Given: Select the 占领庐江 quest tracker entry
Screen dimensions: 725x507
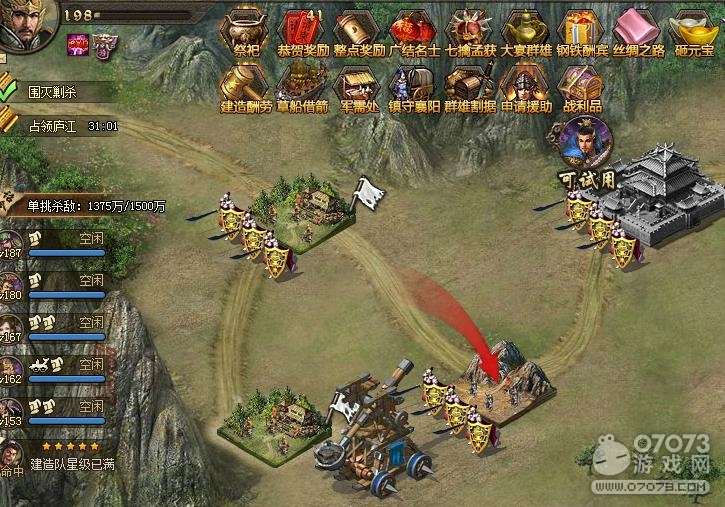Looking at the screenshot, I should (x=58, y=126).
